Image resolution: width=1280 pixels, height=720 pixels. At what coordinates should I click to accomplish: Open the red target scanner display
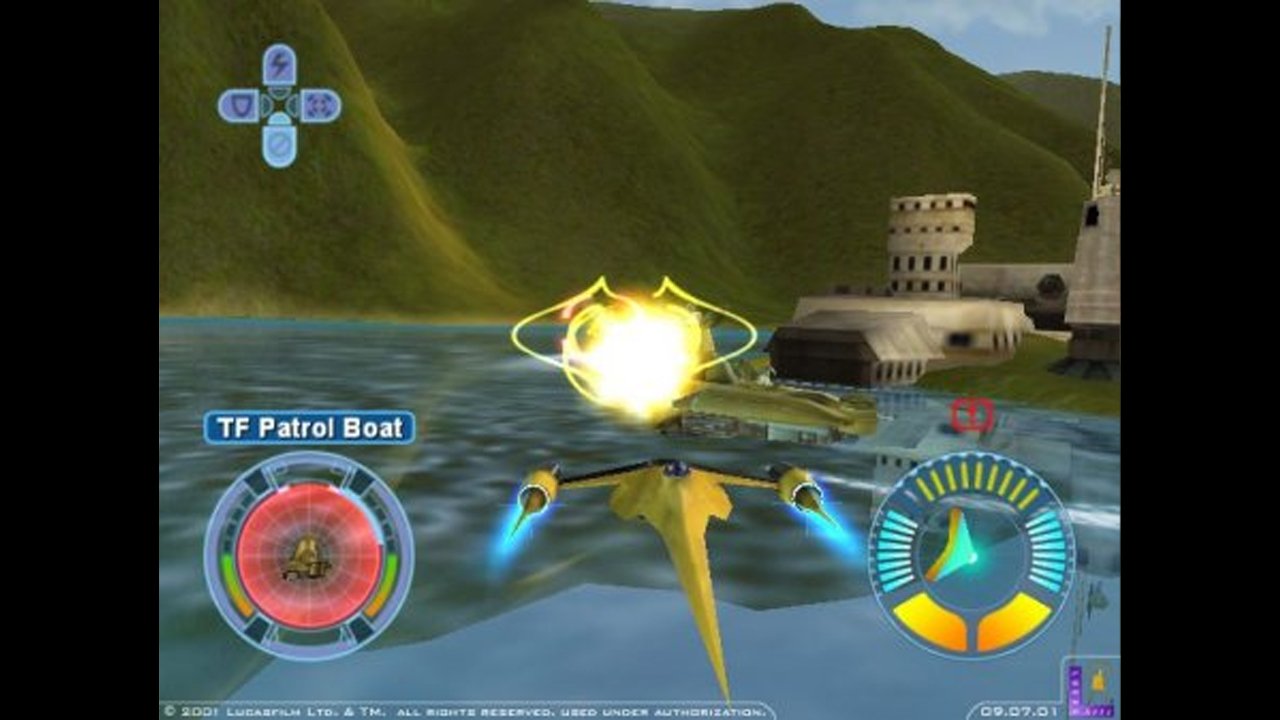pos(308,555)
